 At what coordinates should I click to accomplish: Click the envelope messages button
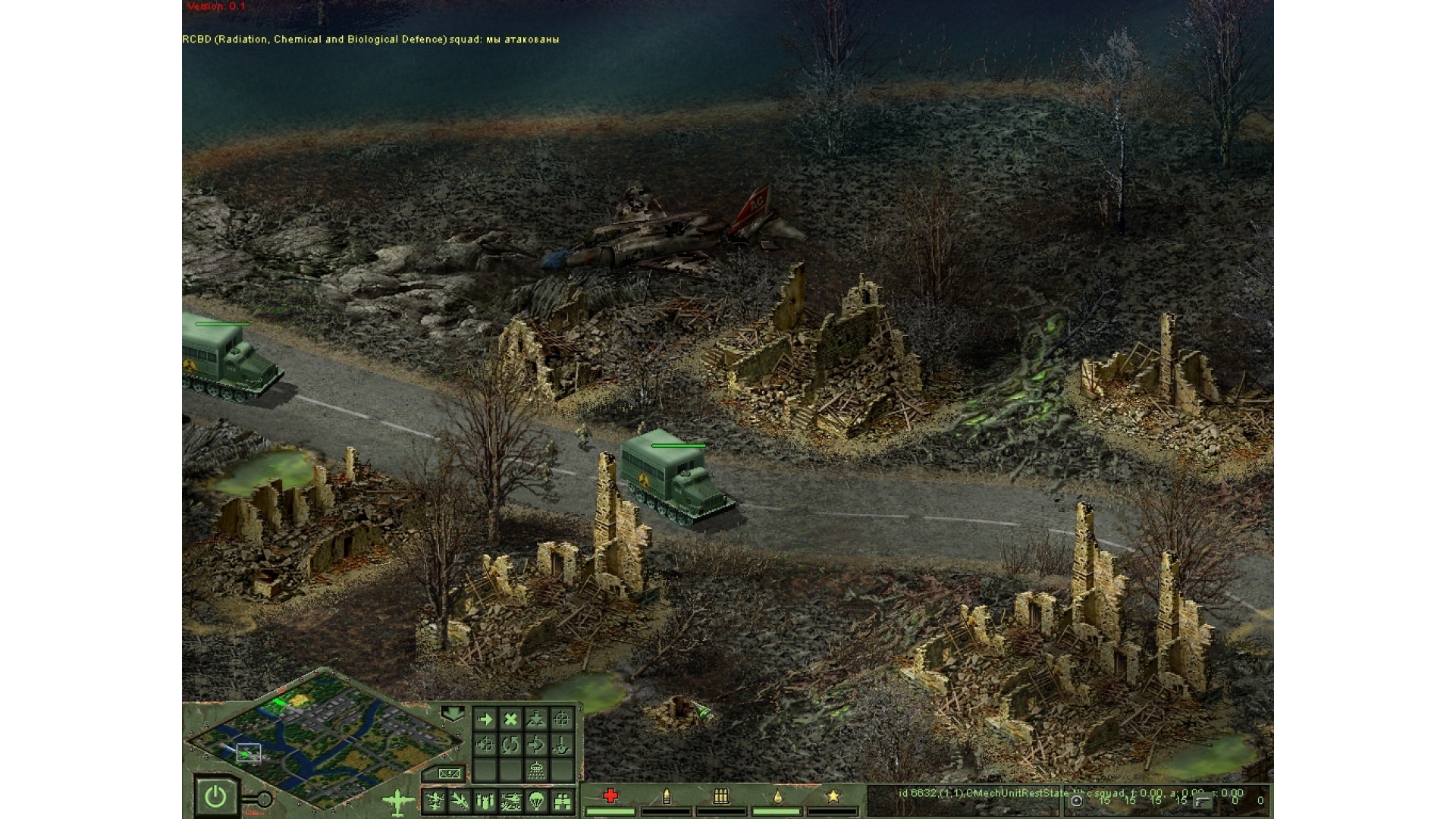448,773
